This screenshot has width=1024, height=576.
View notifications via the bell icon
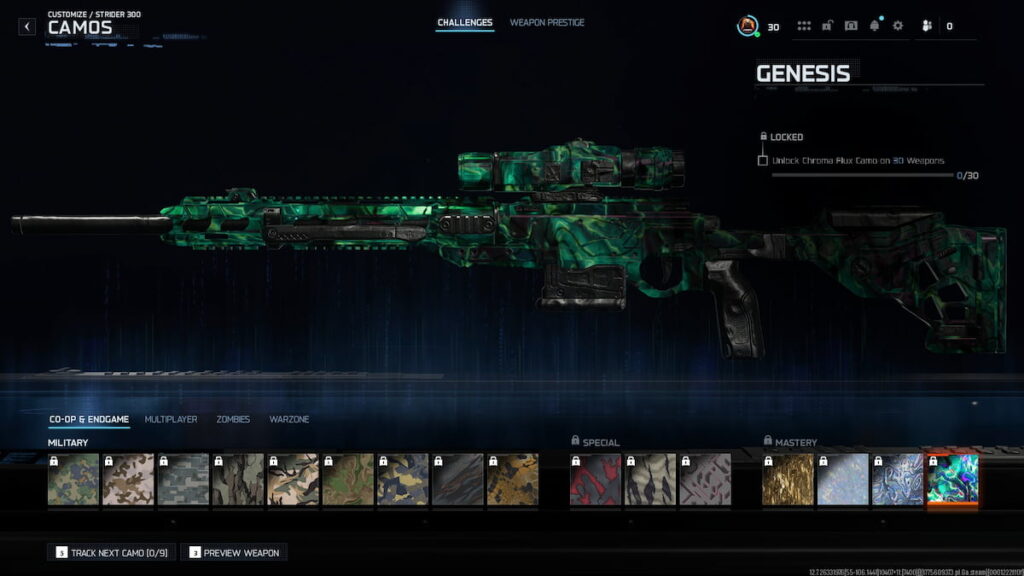874,26
